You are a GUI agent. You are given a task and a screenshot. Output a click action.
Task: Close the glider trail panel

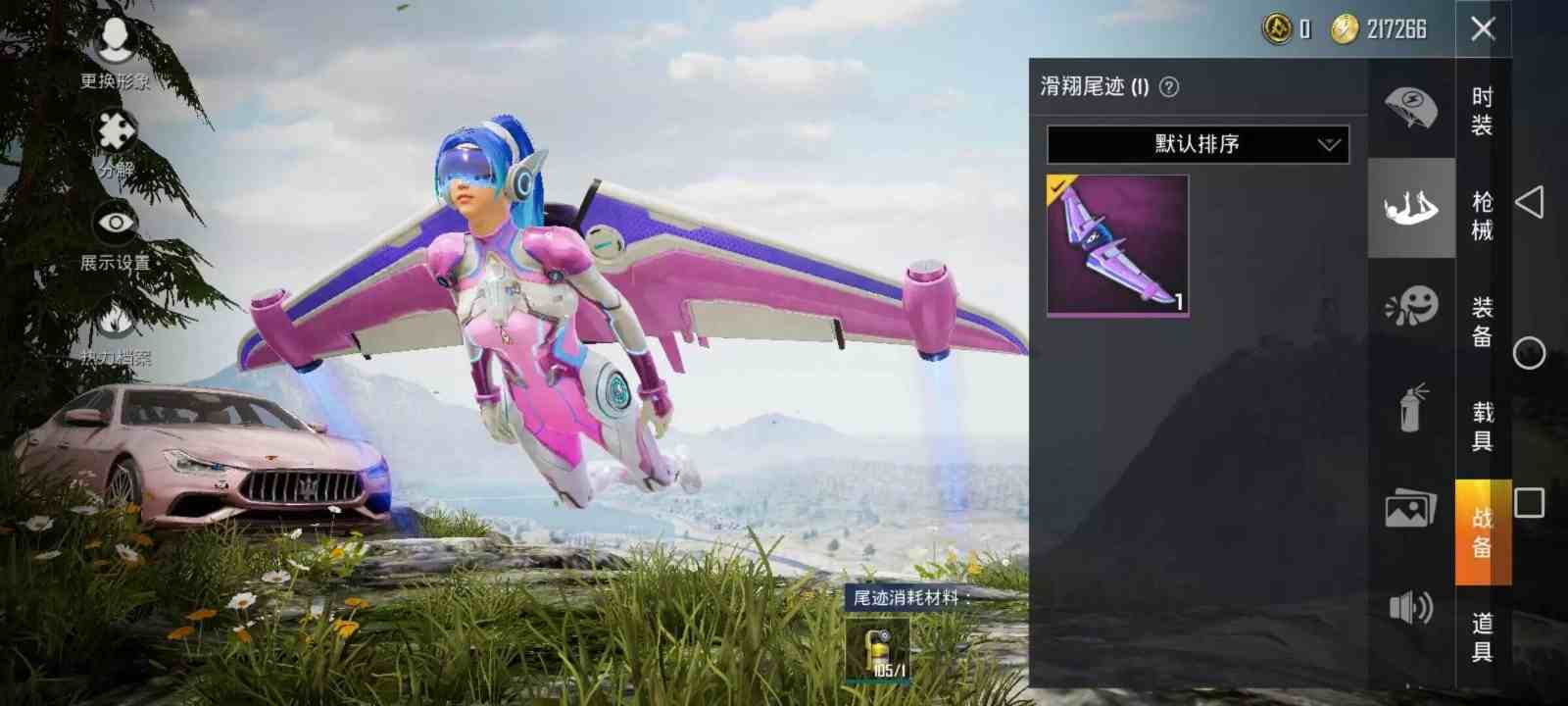[x=1485, y=29]
